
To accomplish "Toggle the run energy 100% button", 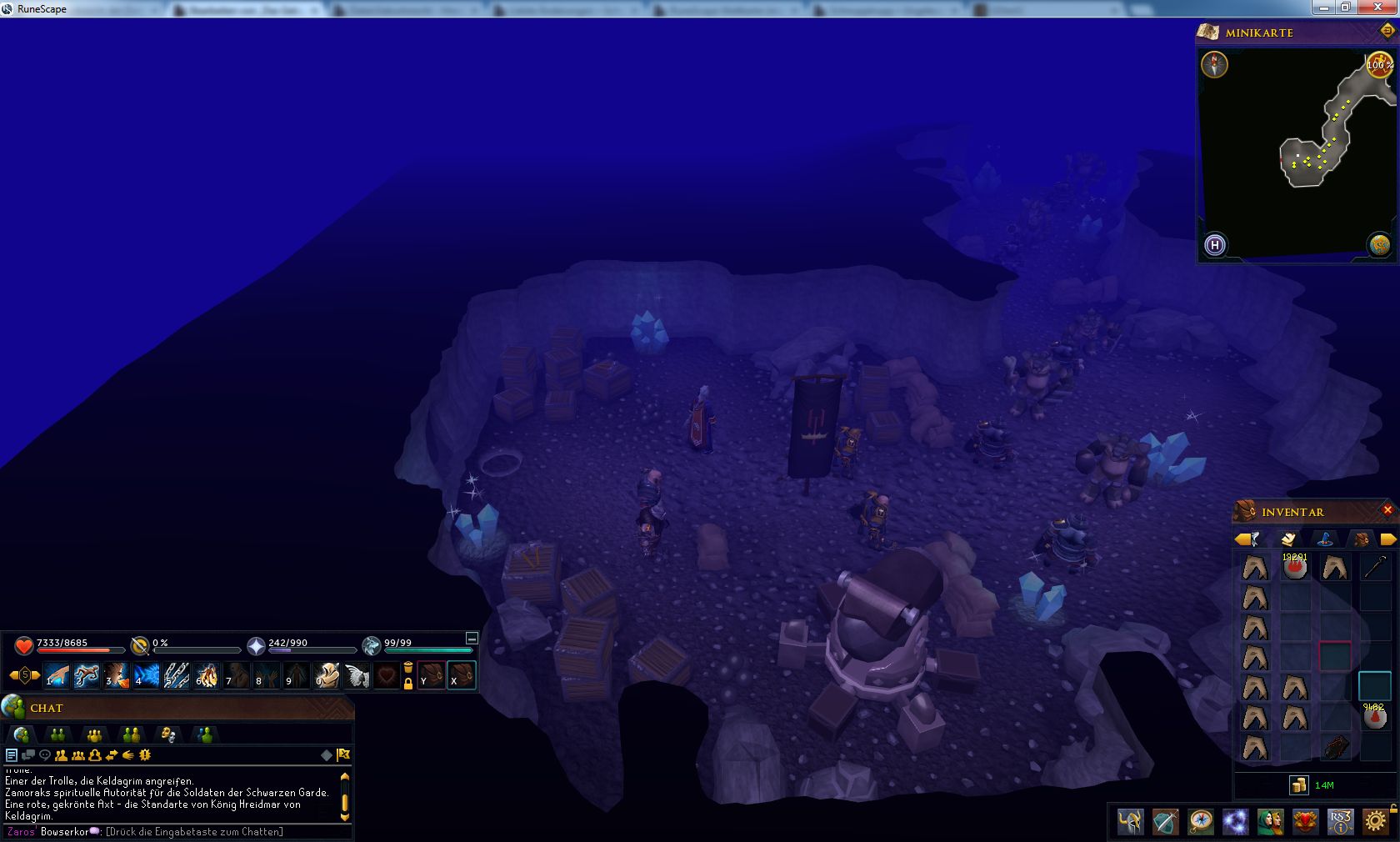I will (x=1378, y=65).
